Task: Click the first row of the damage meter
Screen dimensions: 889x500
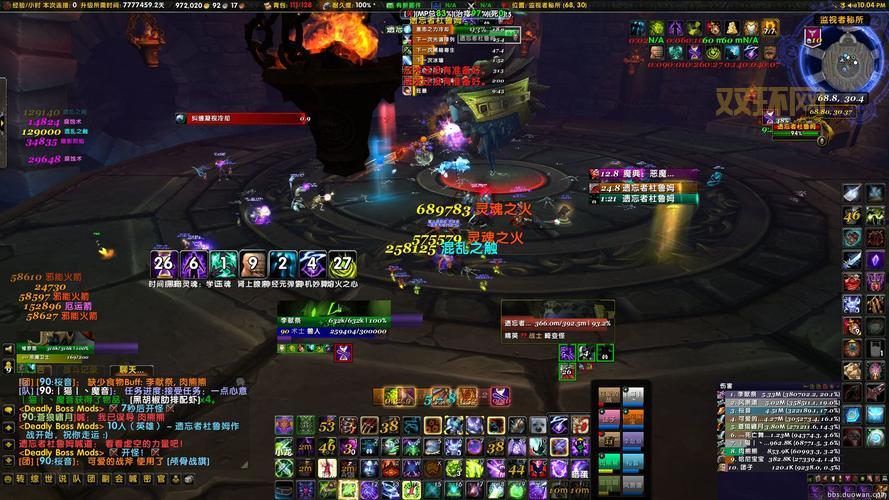Action: point(768,396)
